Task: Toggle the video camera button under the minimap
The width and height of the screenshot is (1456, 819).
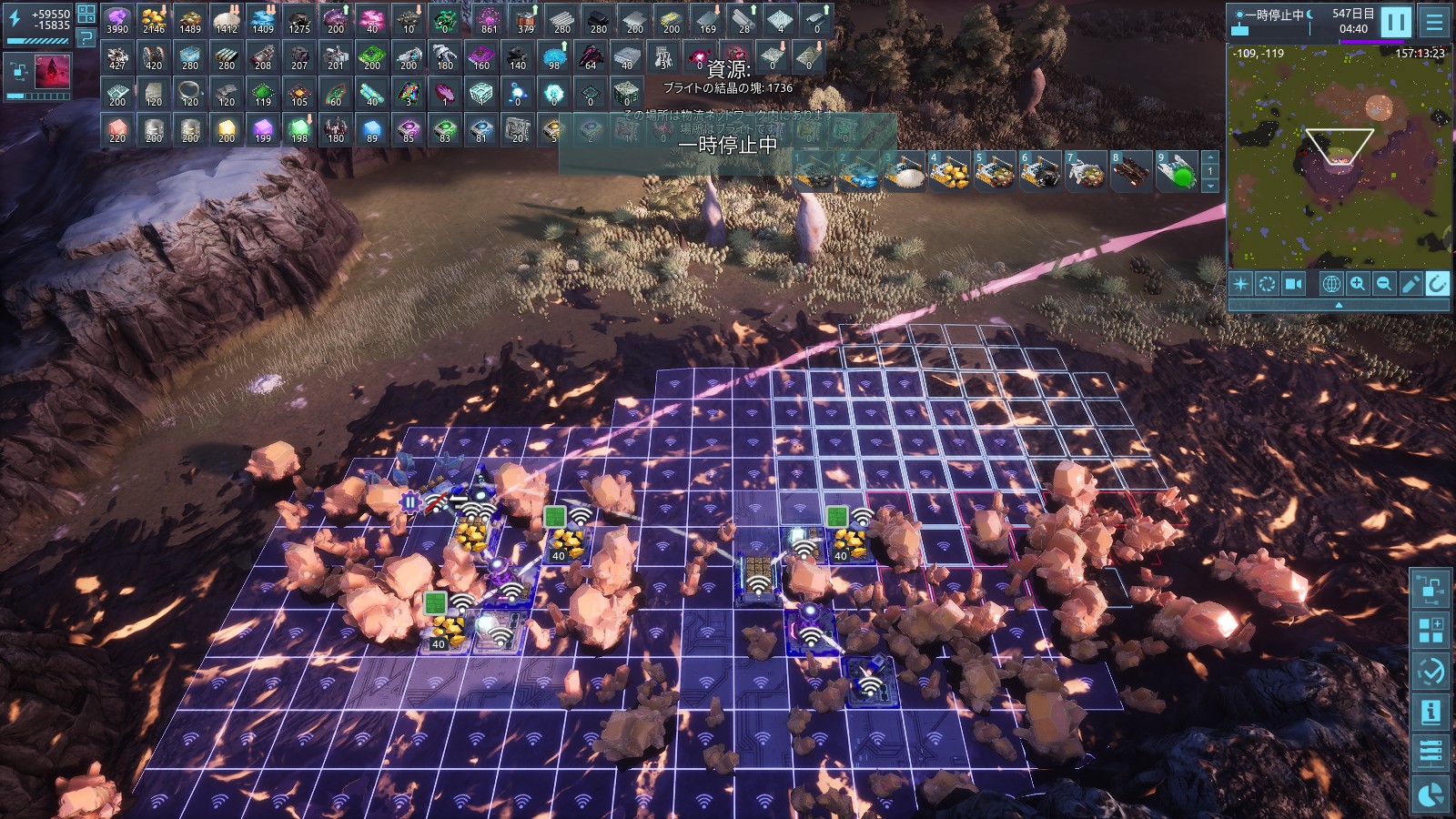Action: click(x=1293, y=284)
